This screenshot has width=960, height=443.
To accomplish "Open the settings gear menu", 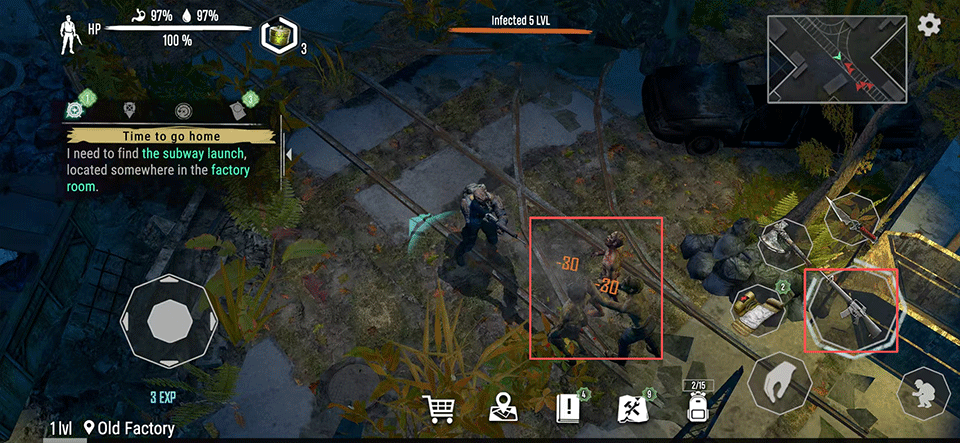I will [x=930, y=25].
